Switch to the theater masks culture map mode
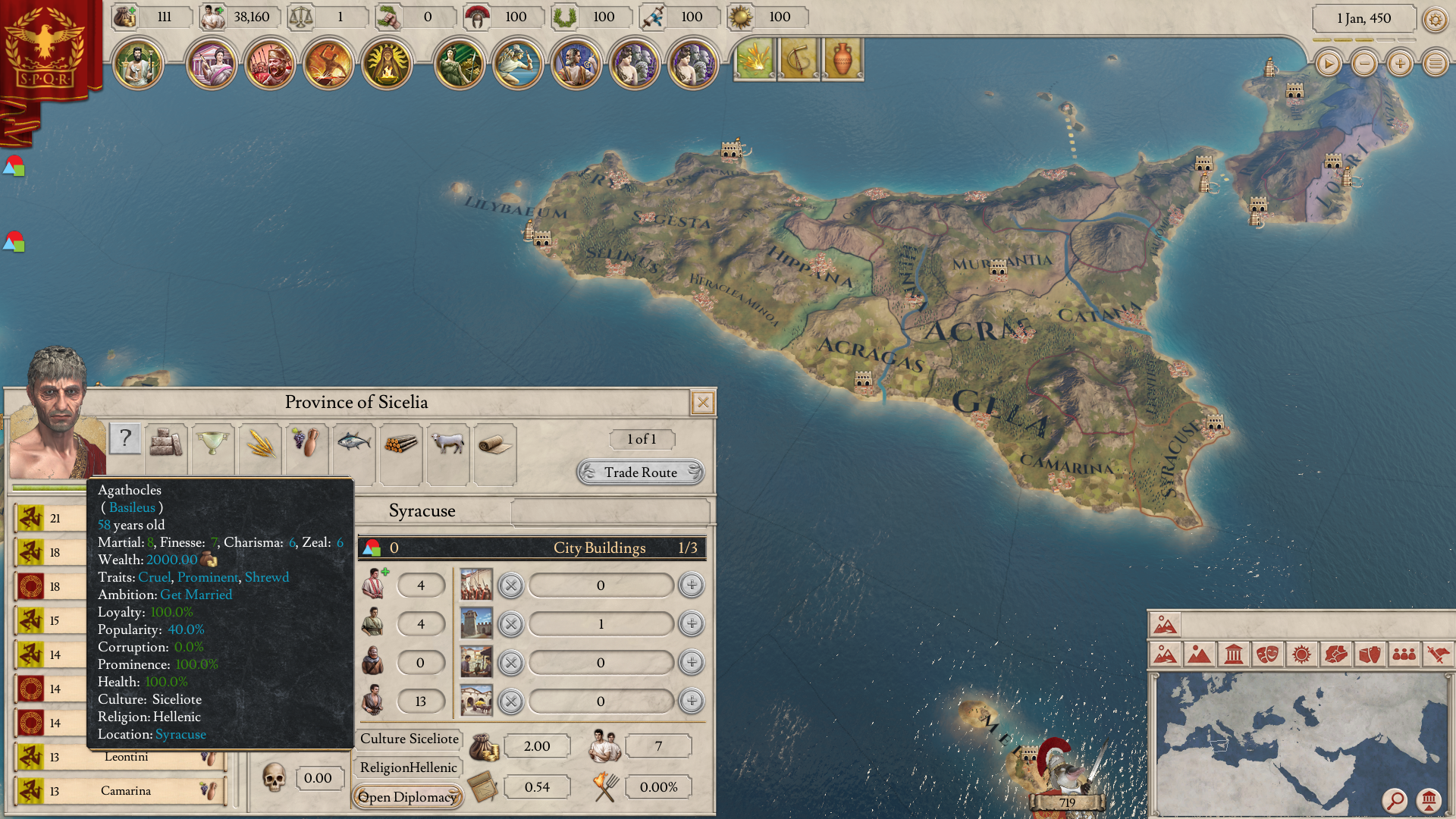 point(1267,654)
